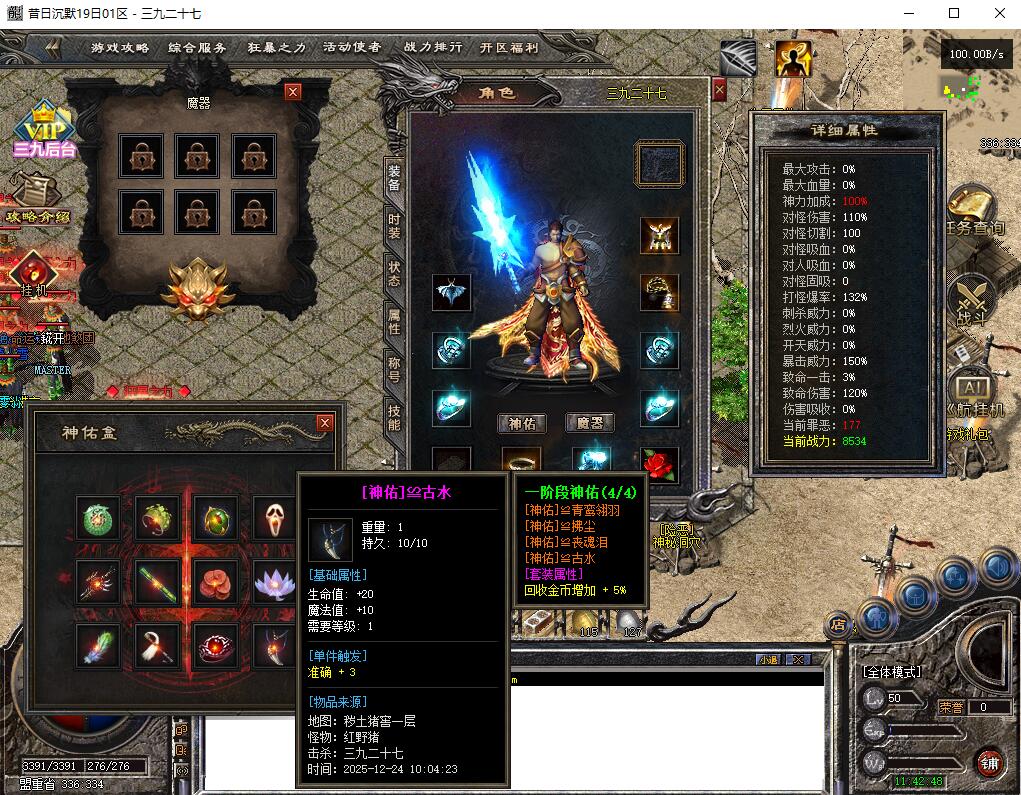Open the 称号 tab
This screenshot has height=795, width=1021.
(394, 369)
